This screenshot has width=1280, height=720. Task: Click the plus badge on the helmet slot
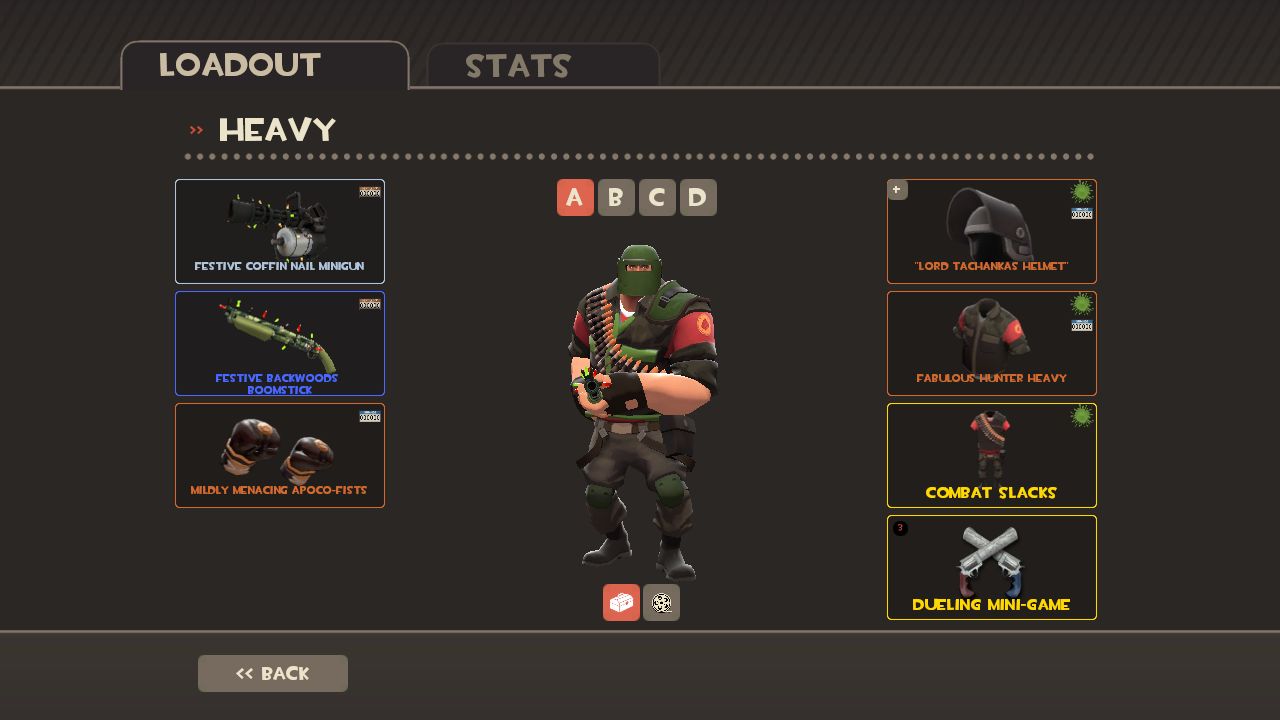click(897, 189)
